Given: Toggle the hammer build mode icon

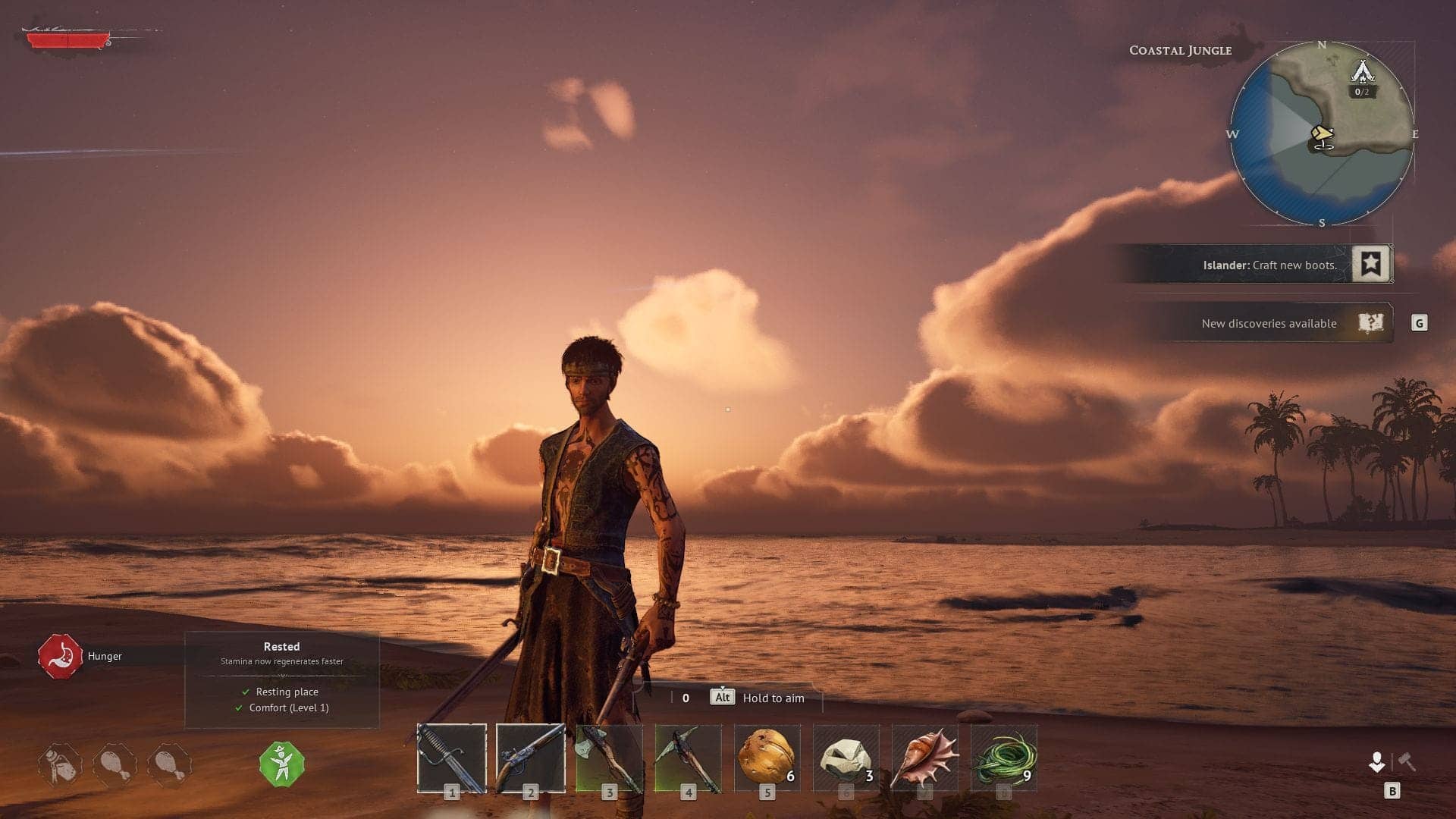Looking at the screenshot, I should tap(1407, 761).
